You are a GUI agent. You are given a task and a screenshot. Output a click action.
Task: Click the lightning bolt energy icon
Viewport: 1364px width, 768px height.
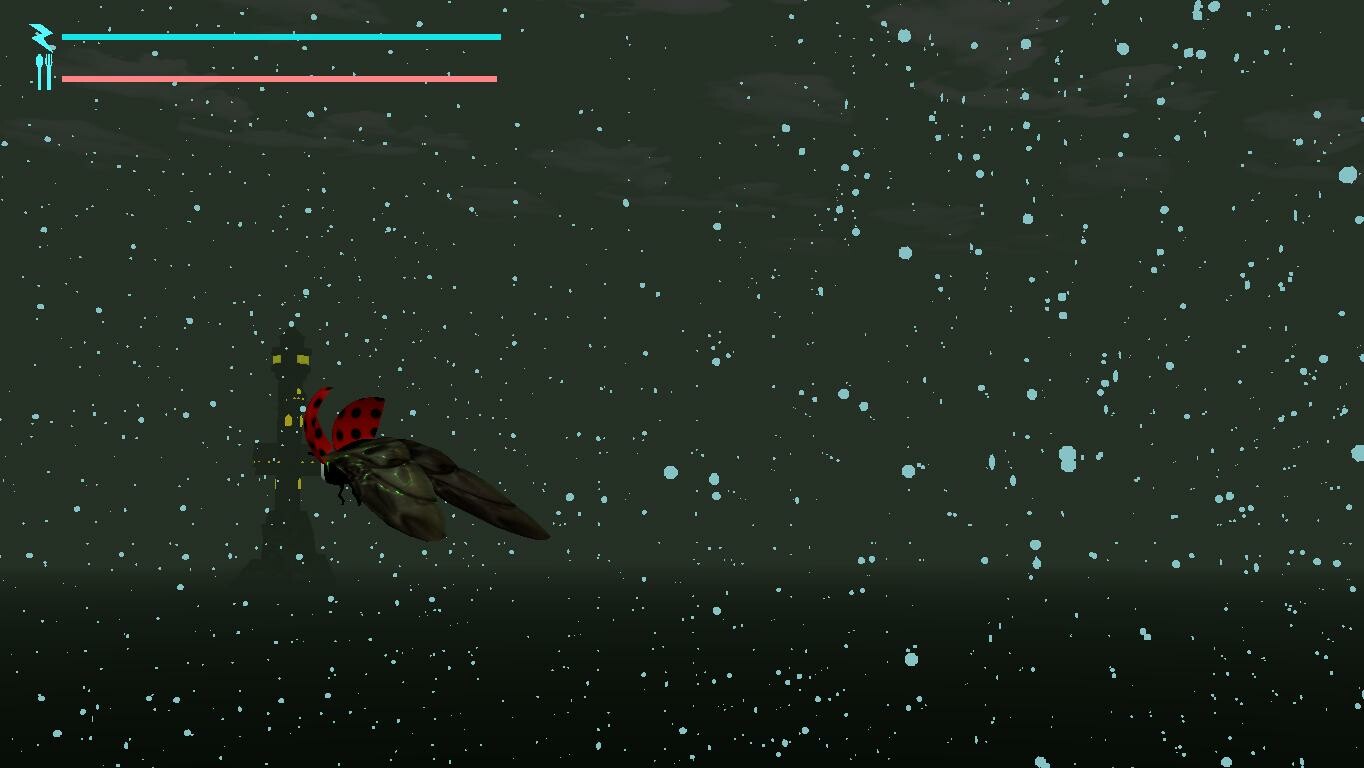click(40, 36)
